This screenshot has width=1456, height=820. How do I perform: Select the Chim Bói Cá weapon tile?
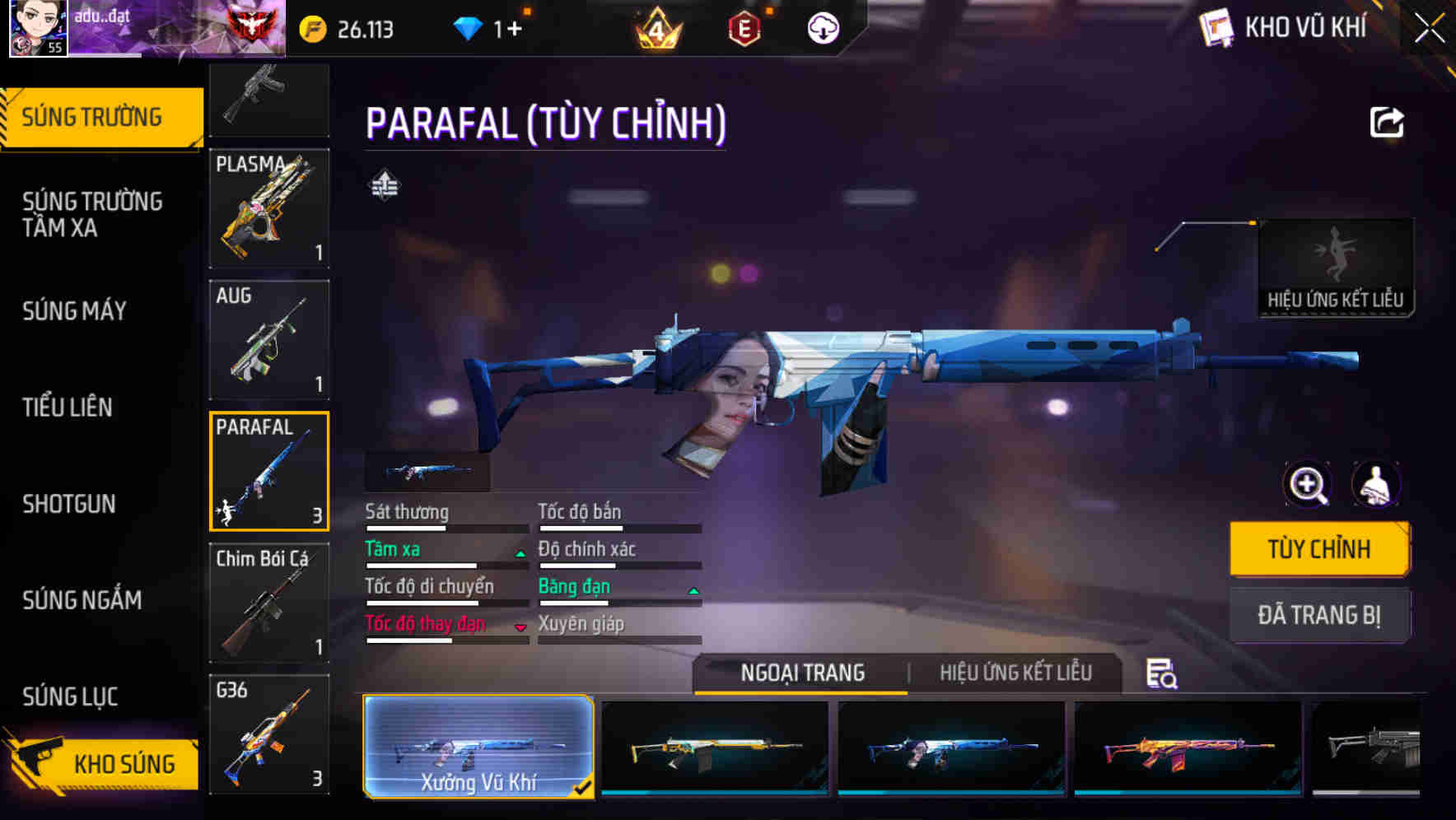coord(269,603)
